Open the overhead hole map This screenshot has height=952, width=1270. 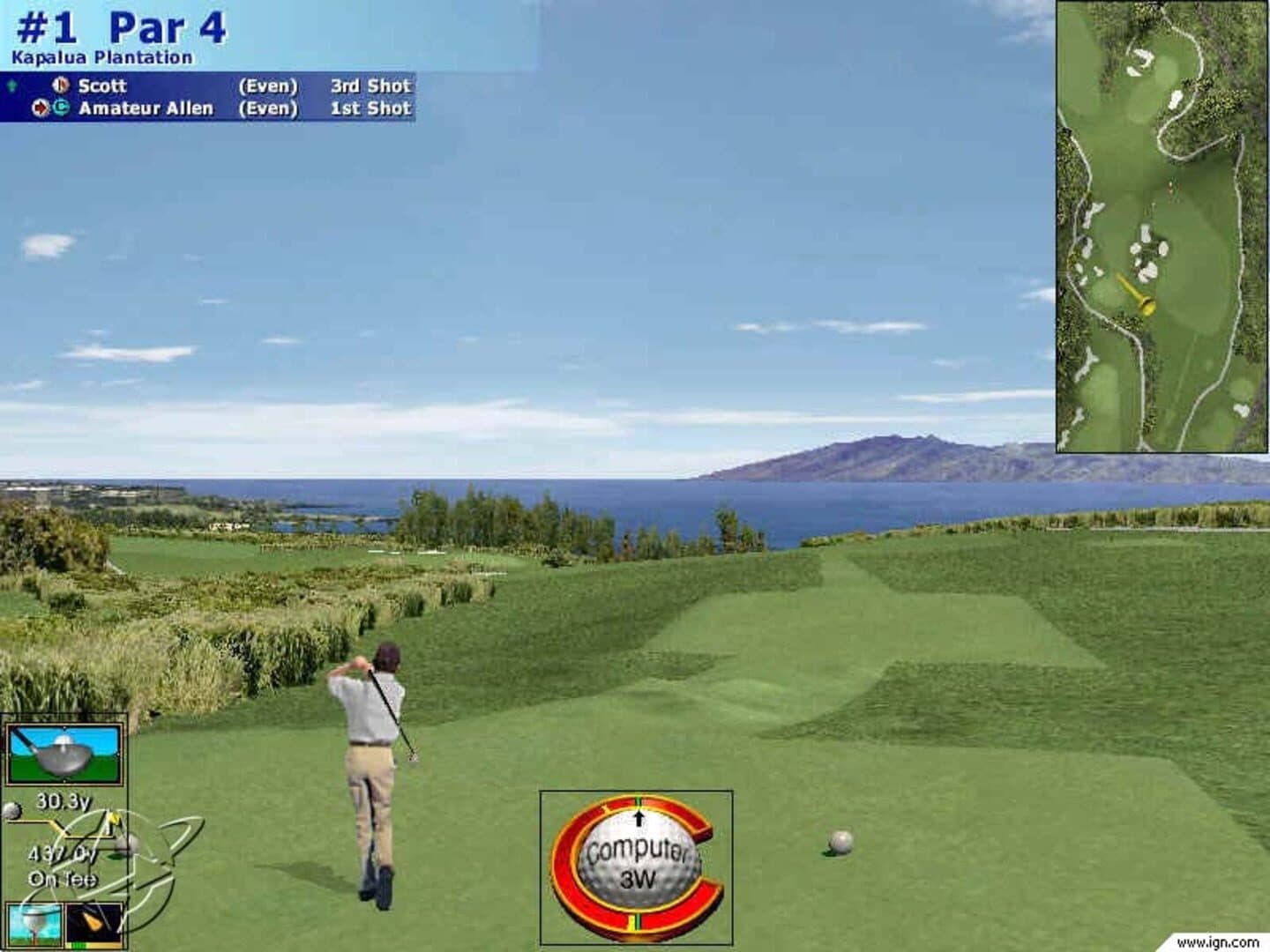click(x=1162, y=226)
